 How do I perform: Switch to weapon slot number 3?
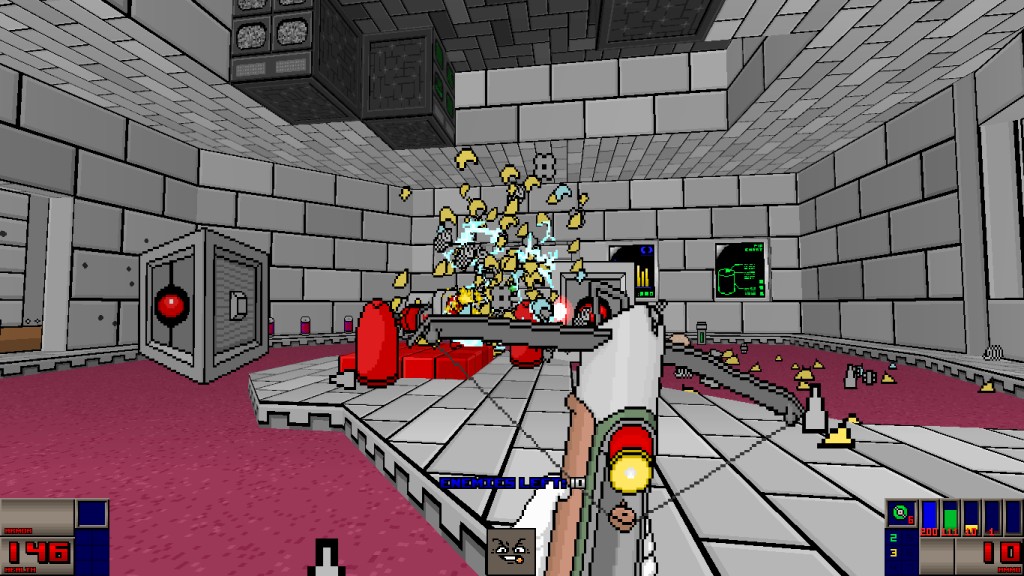coord(892,553)
